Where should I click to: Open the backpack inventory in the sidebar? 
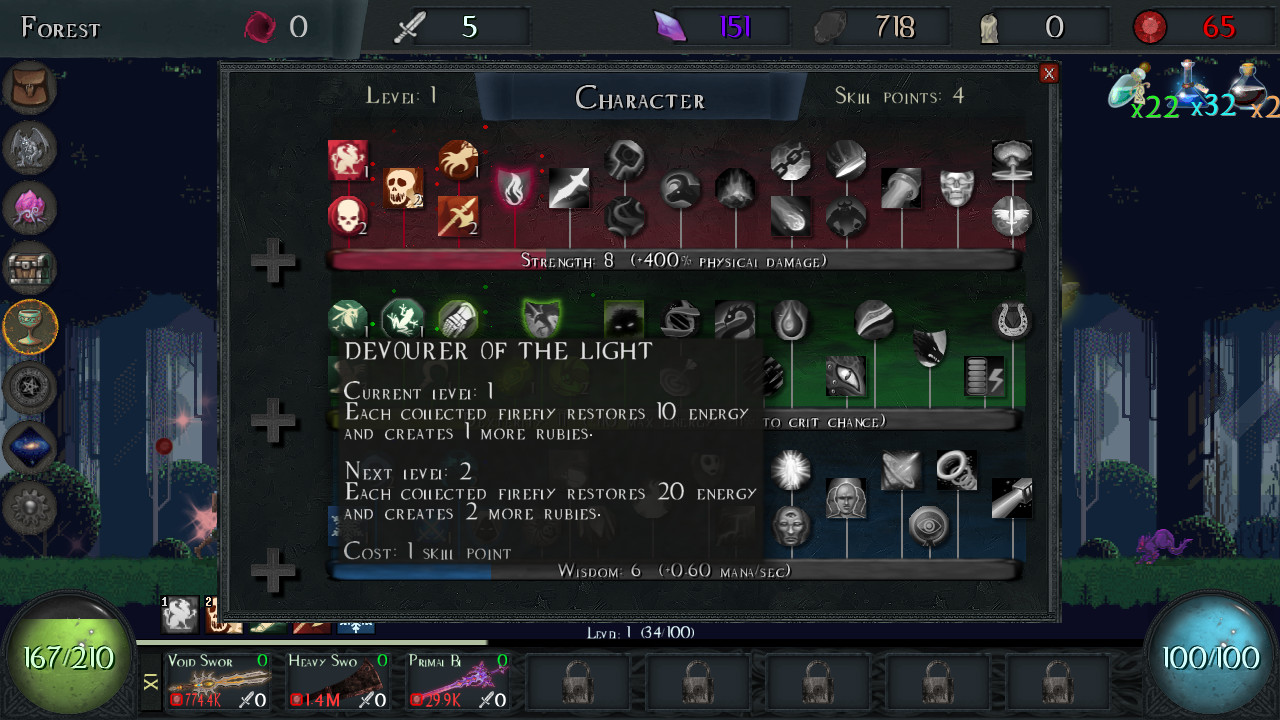[29, 87]
